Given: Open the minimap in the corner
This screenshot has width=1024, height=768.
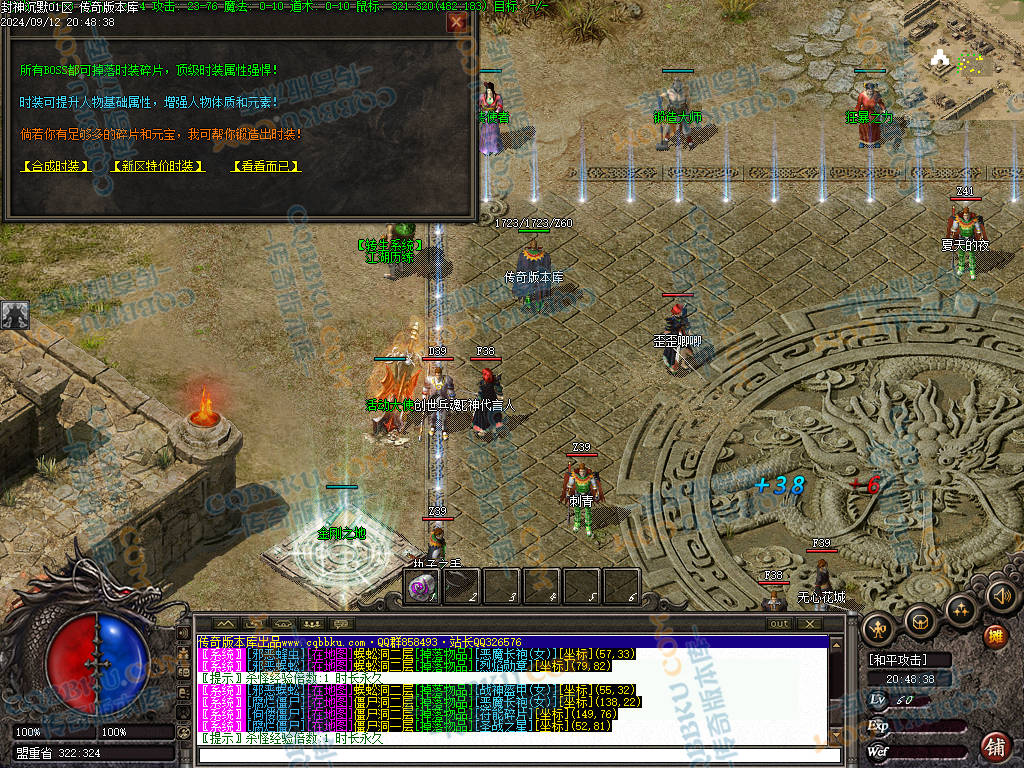Looking at the screenshot, I should pyautogui.click(x=966, y=60).
